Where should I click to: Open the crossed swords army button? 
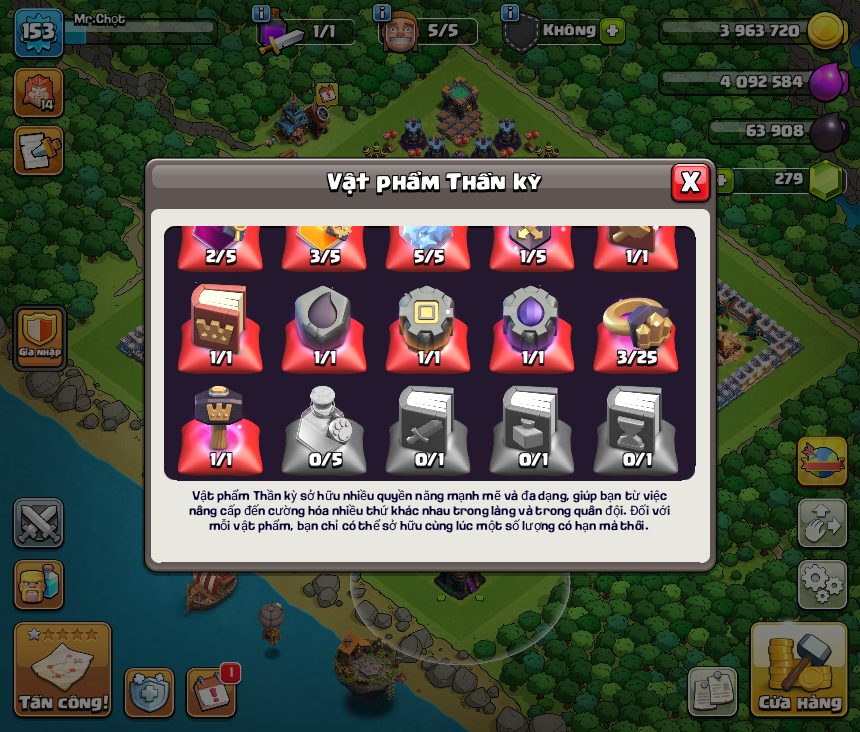click(x=39, y=523)
